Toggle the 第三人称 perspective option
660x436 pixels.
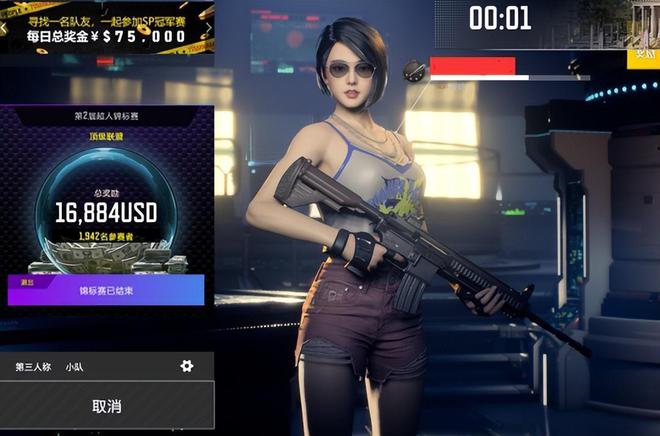(x=33, y=367)
